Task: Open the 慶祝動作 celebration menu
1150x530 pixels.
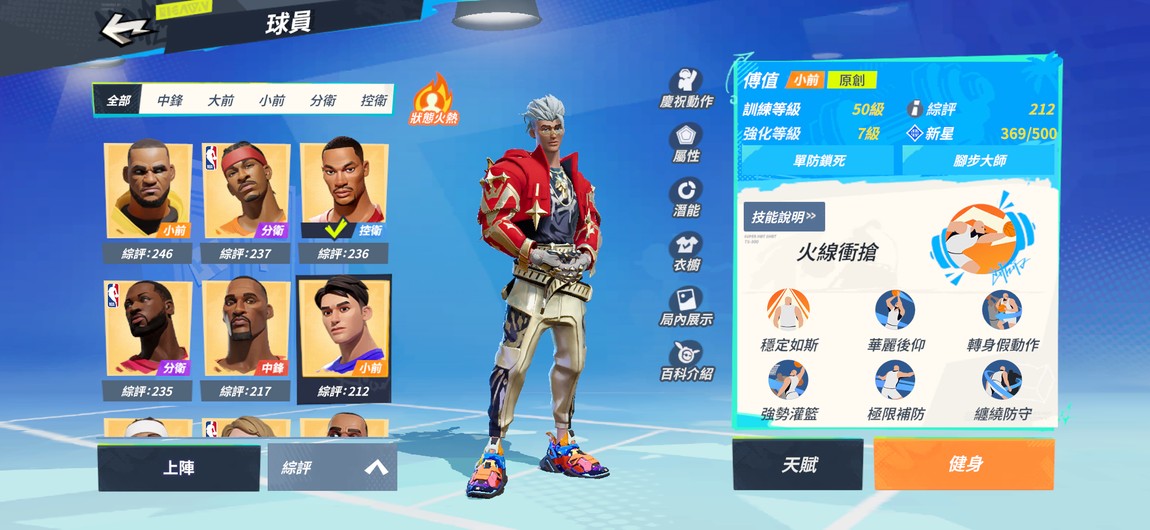Action: (686, 89)
